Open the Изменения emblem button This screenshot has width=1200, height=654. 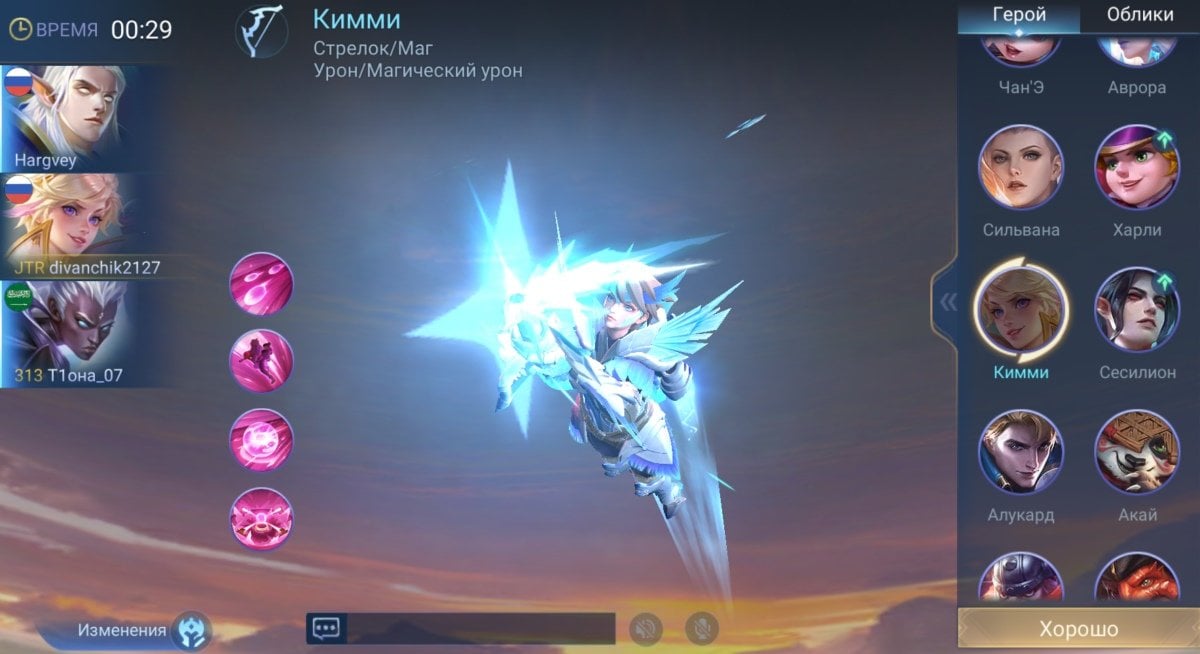click(x=190, y=630)
